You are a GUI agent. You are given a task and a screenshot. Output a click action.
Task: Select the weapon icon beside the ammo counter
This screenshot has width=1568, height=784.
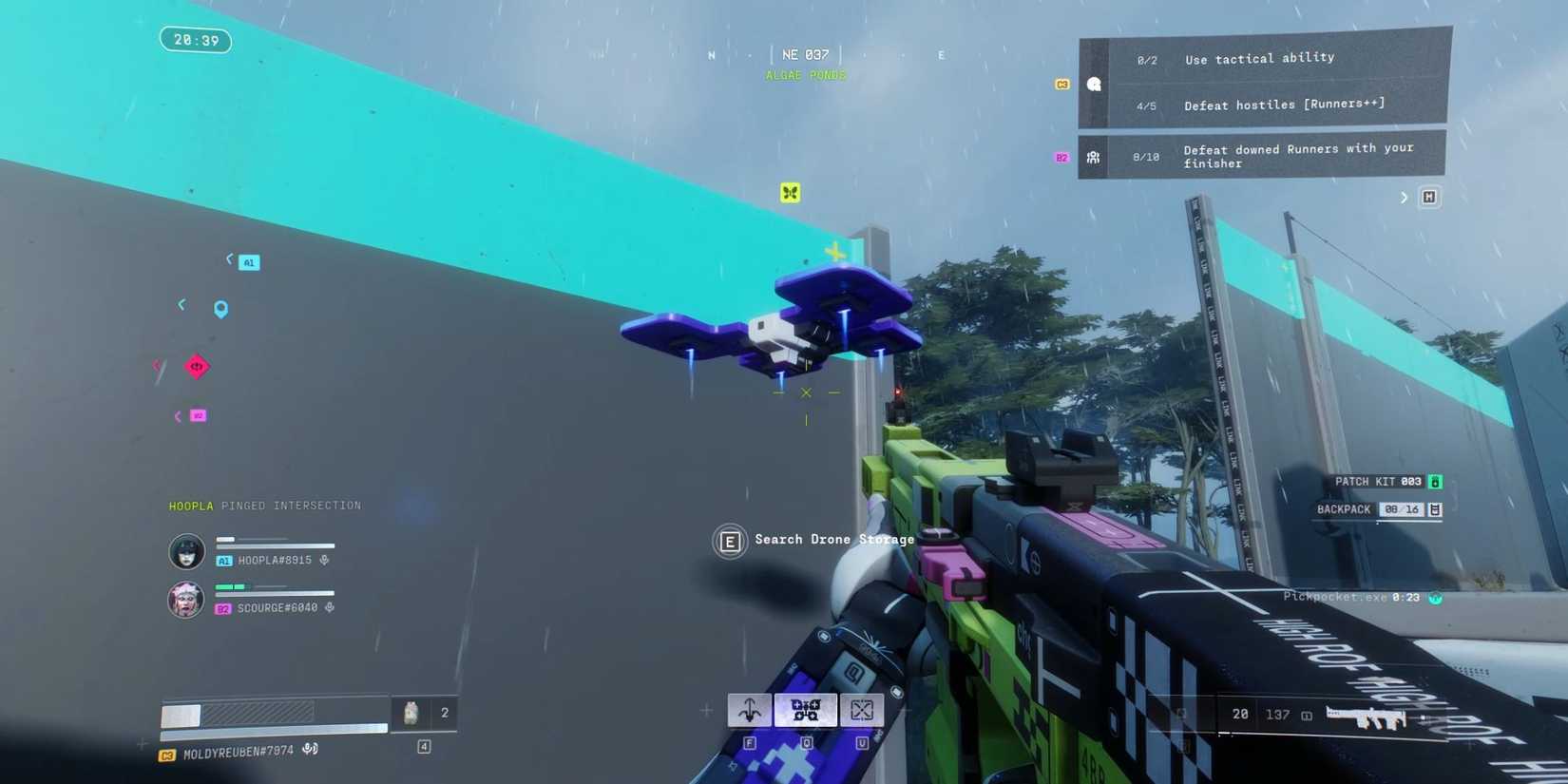point(1372,715)
